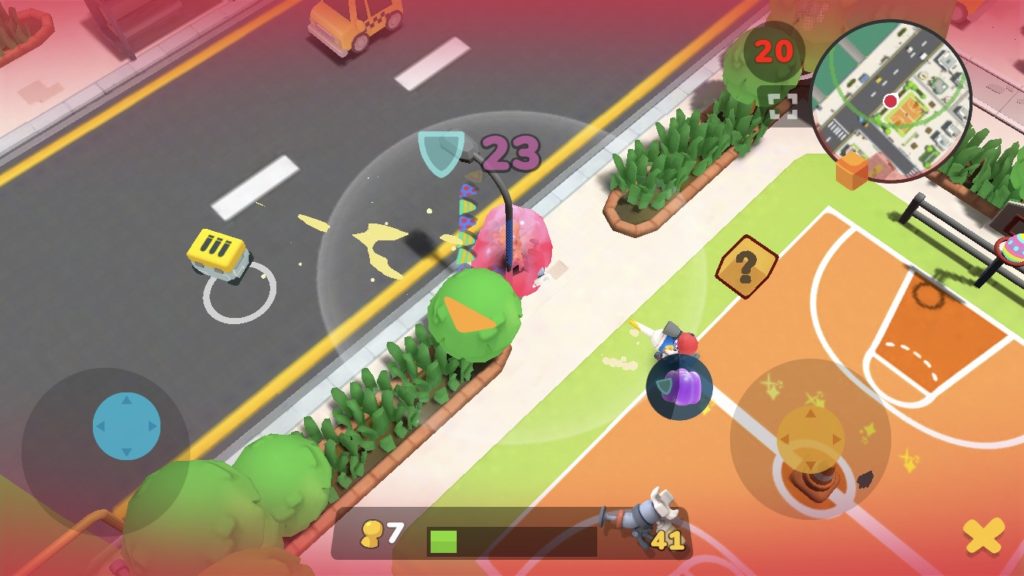Tap the orange aim joystick
Screen dimensions: 1024x576
click(810, 436)
